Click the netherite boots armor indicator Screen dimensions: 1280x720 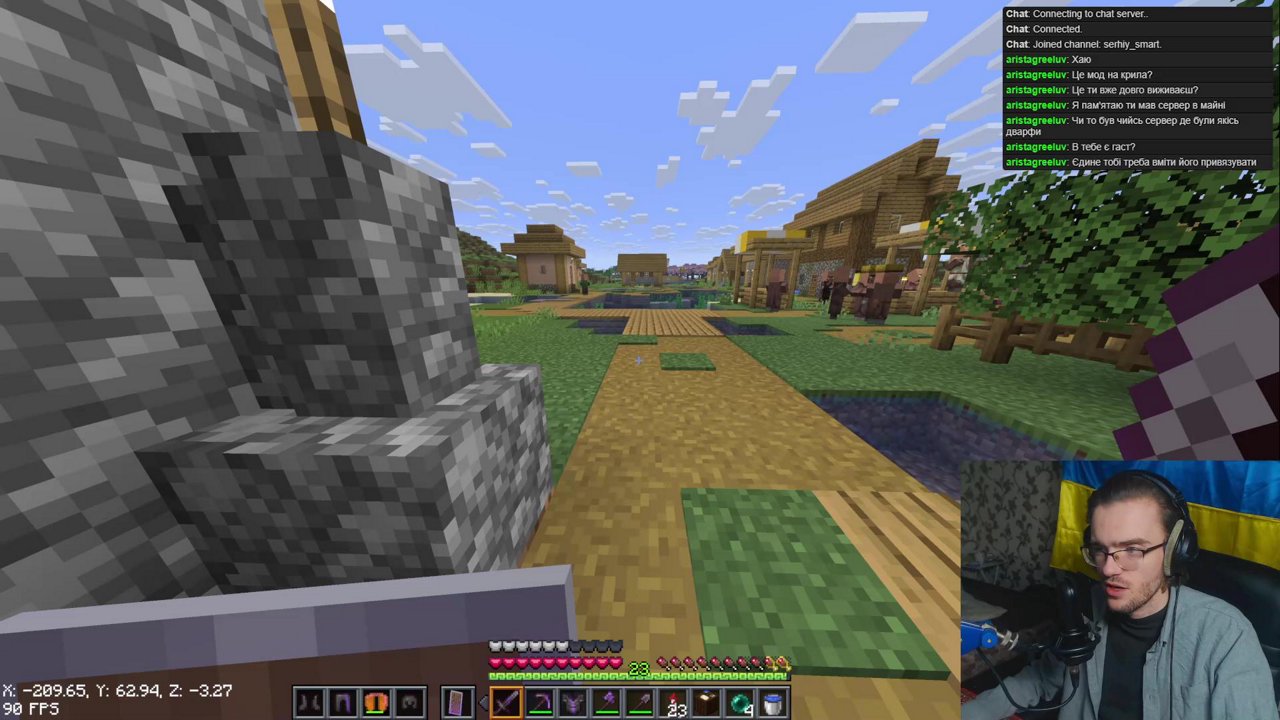[x=308, y=702]
